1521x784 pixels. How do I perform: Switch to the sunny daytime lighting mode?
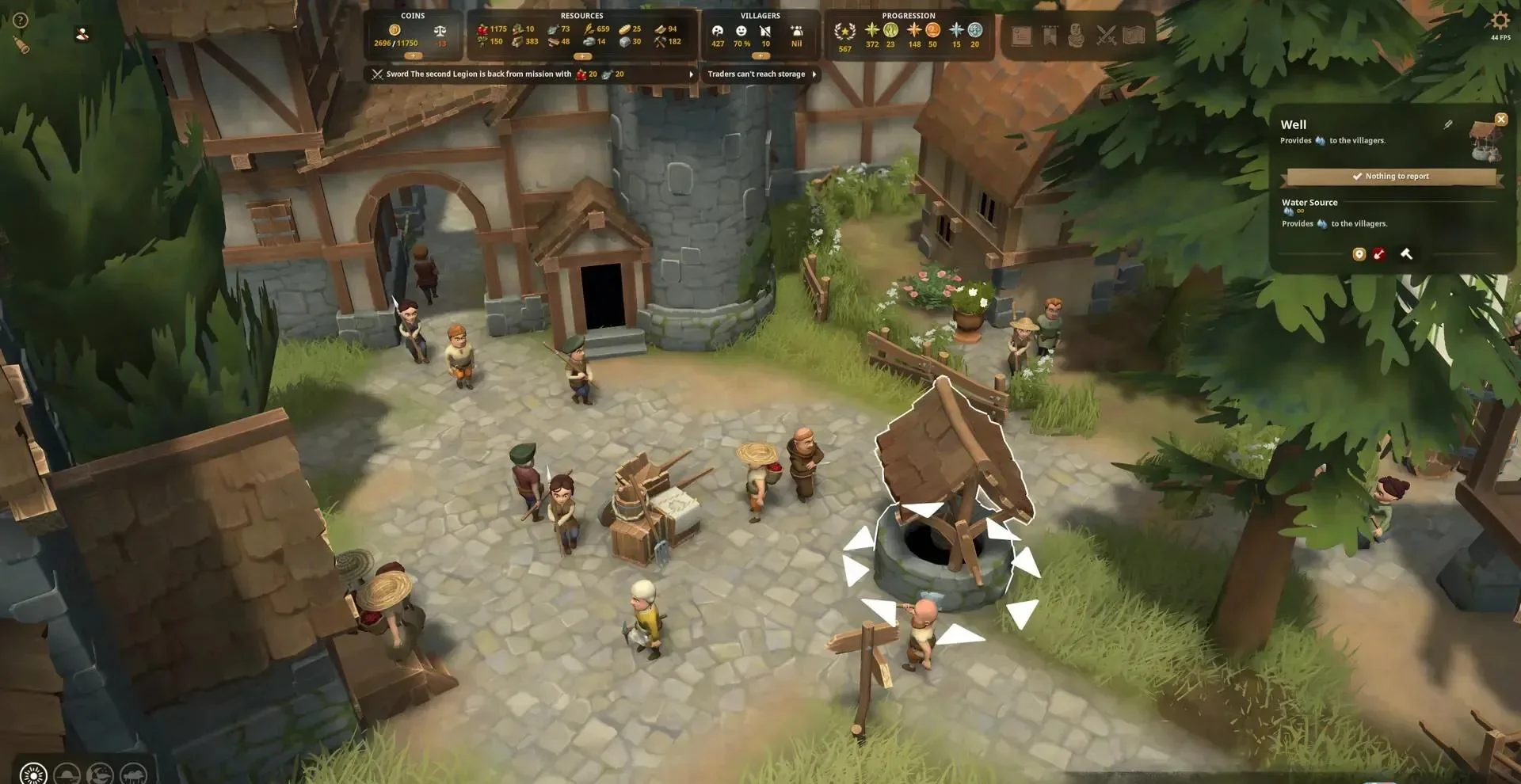point(33,774)
